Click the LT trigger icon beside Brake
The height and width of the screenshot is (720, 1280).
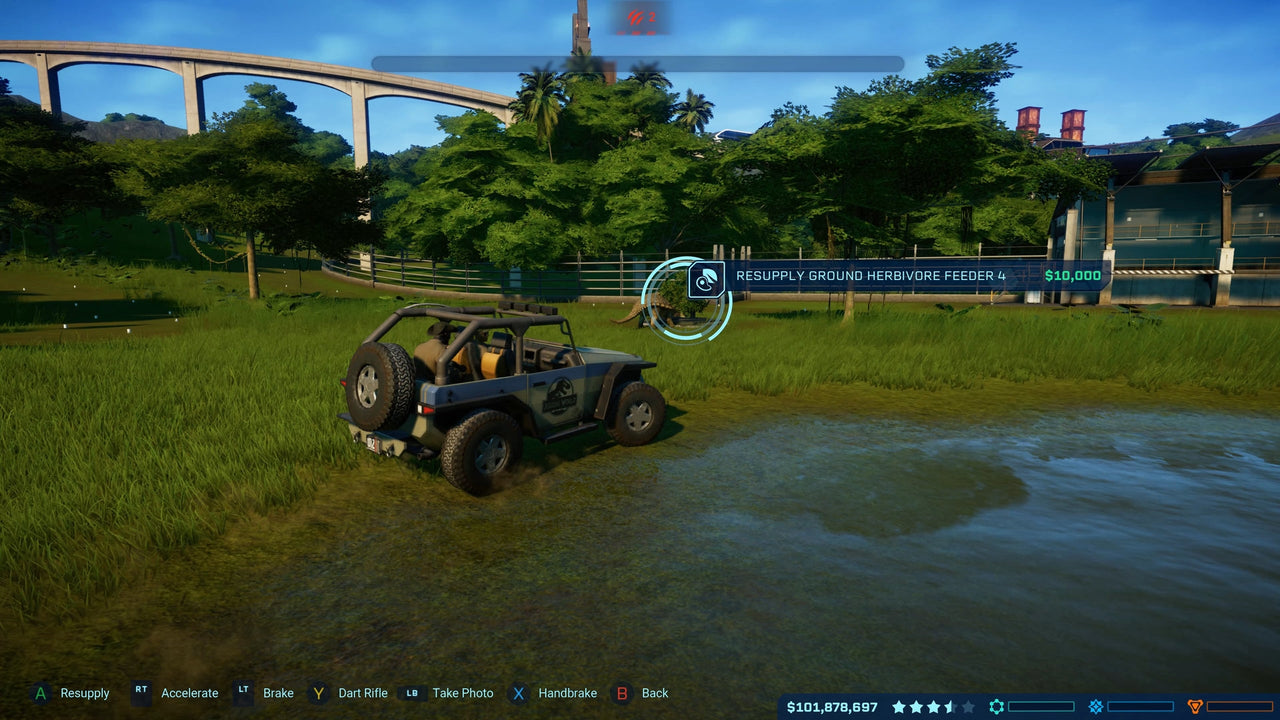(243, 693)
